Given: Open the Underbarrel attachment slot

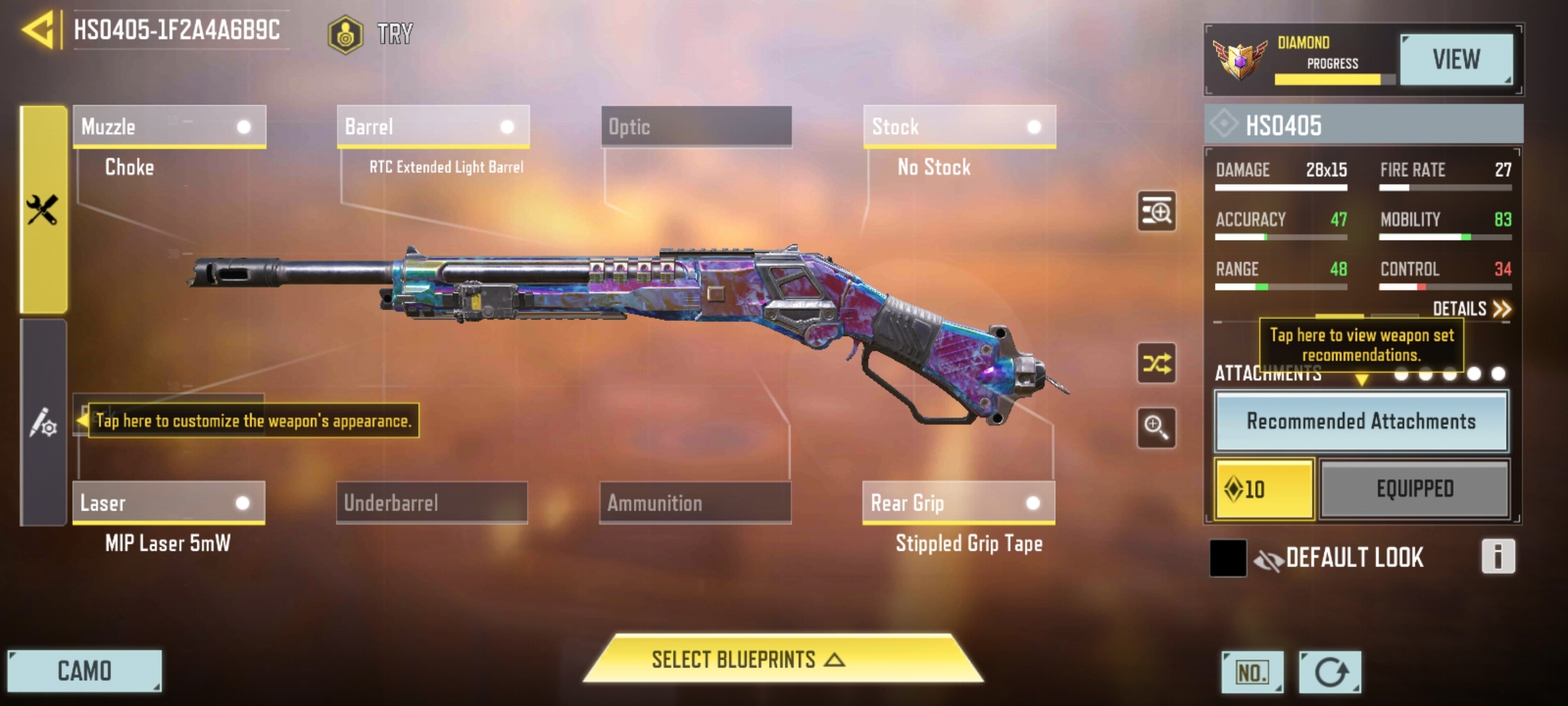Looking at the screenshot, I should (432, 503).
